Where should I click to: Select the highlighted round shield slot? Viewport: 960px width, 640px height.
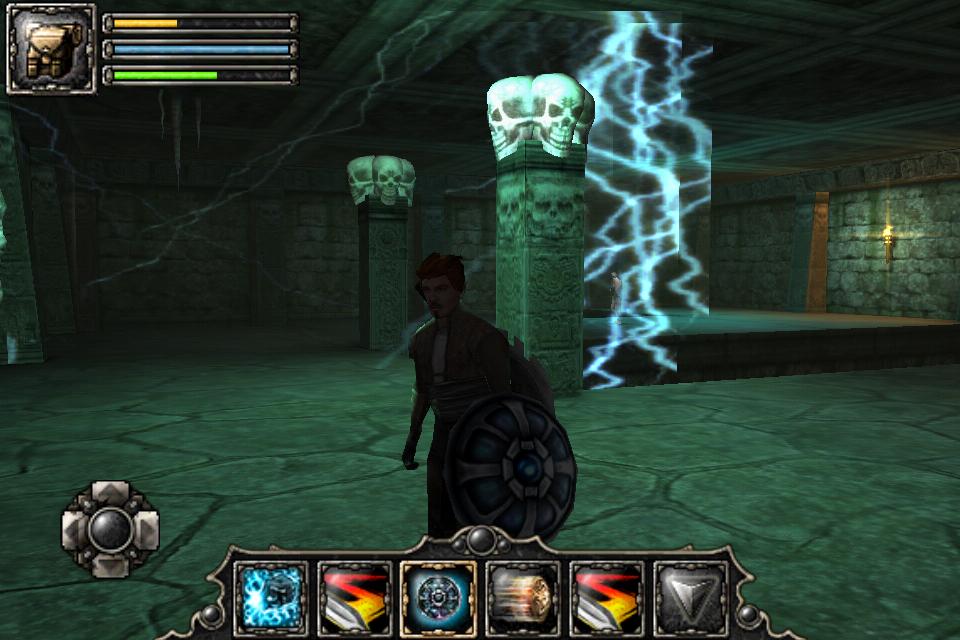click(x=438, y=598)
